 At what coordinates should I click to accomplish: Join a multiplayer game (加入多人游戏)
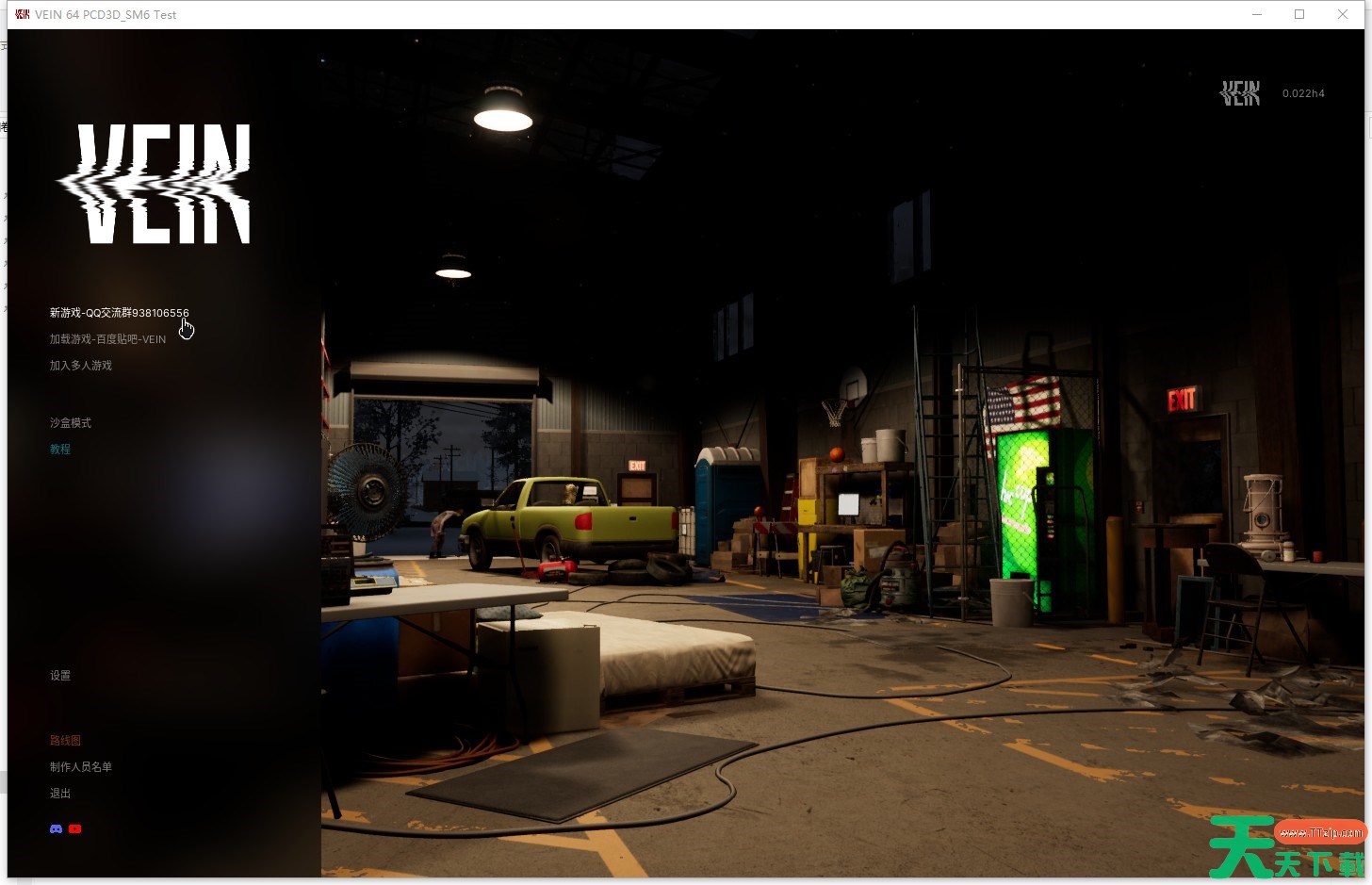coord(81,366)
